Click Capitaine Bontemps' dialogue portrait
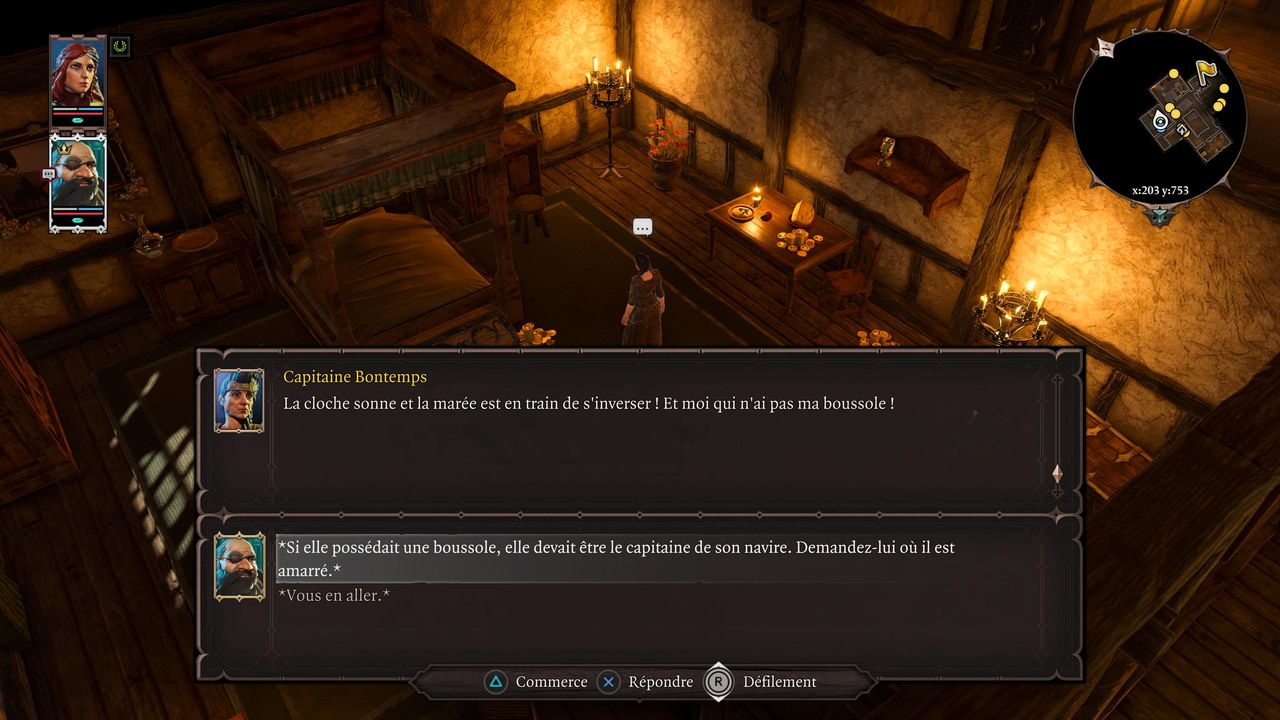1280x720 pixels. click(239, 400)
